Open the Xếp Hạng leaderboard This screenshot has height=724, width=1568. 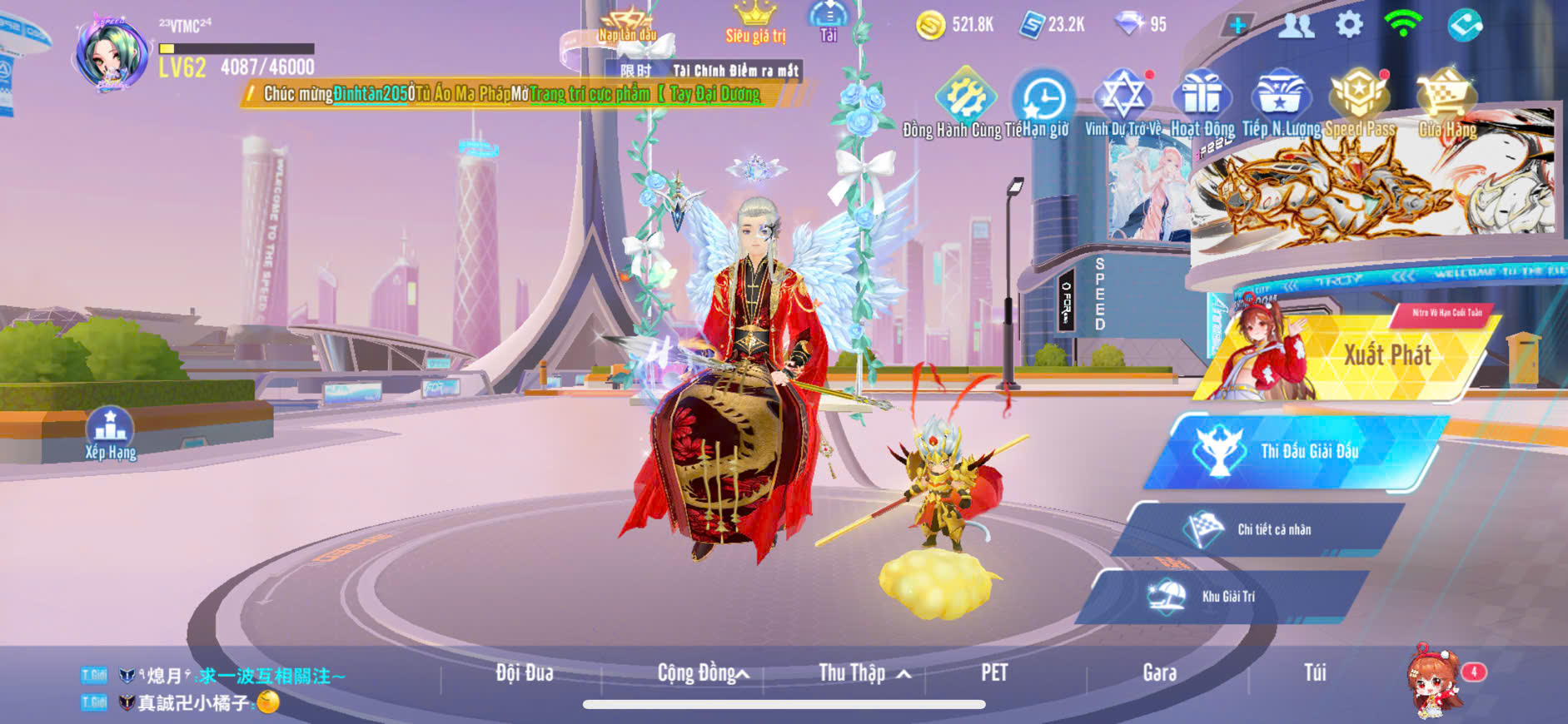[110, 433]
